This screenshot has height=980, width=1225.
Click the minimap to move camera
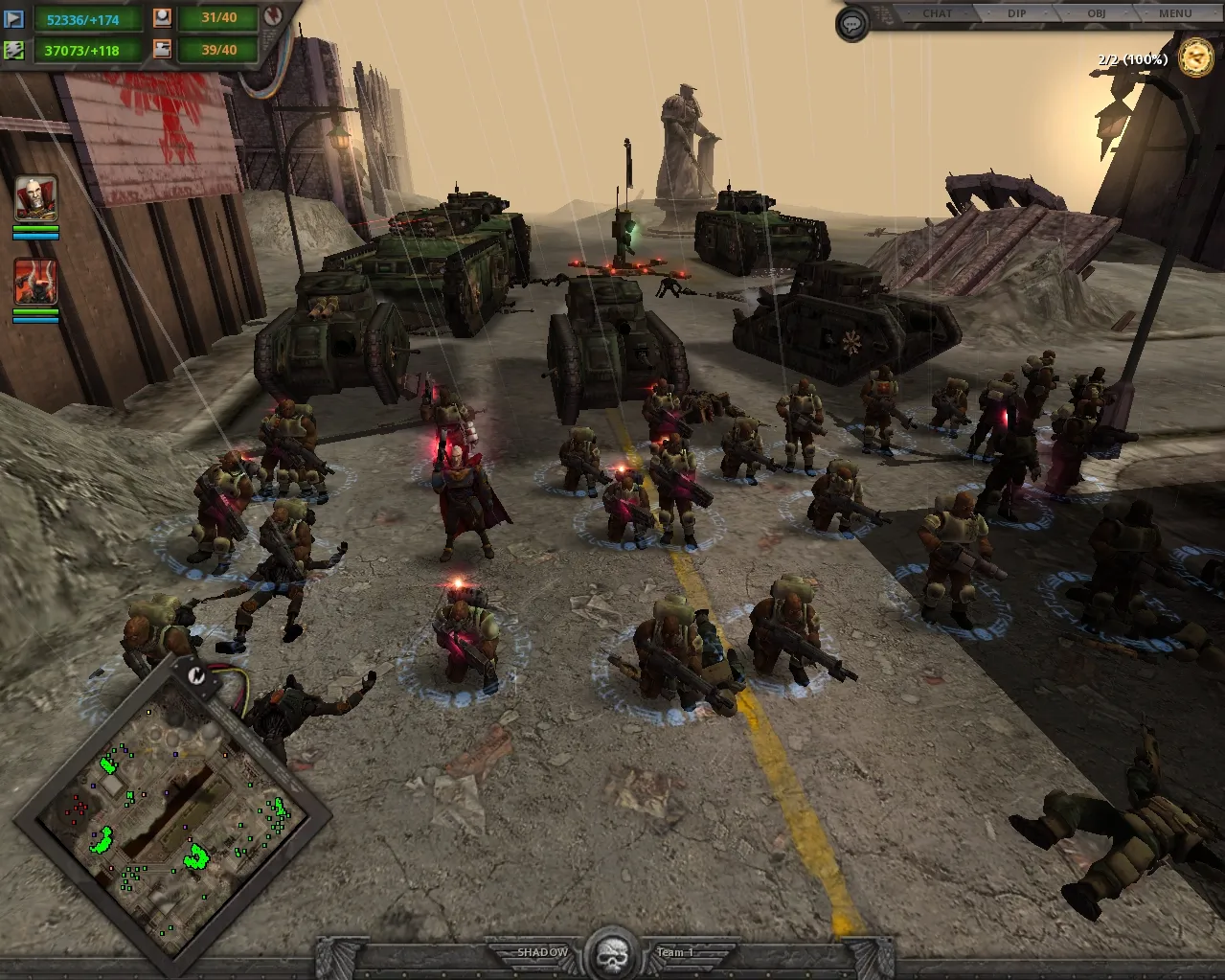172,819
